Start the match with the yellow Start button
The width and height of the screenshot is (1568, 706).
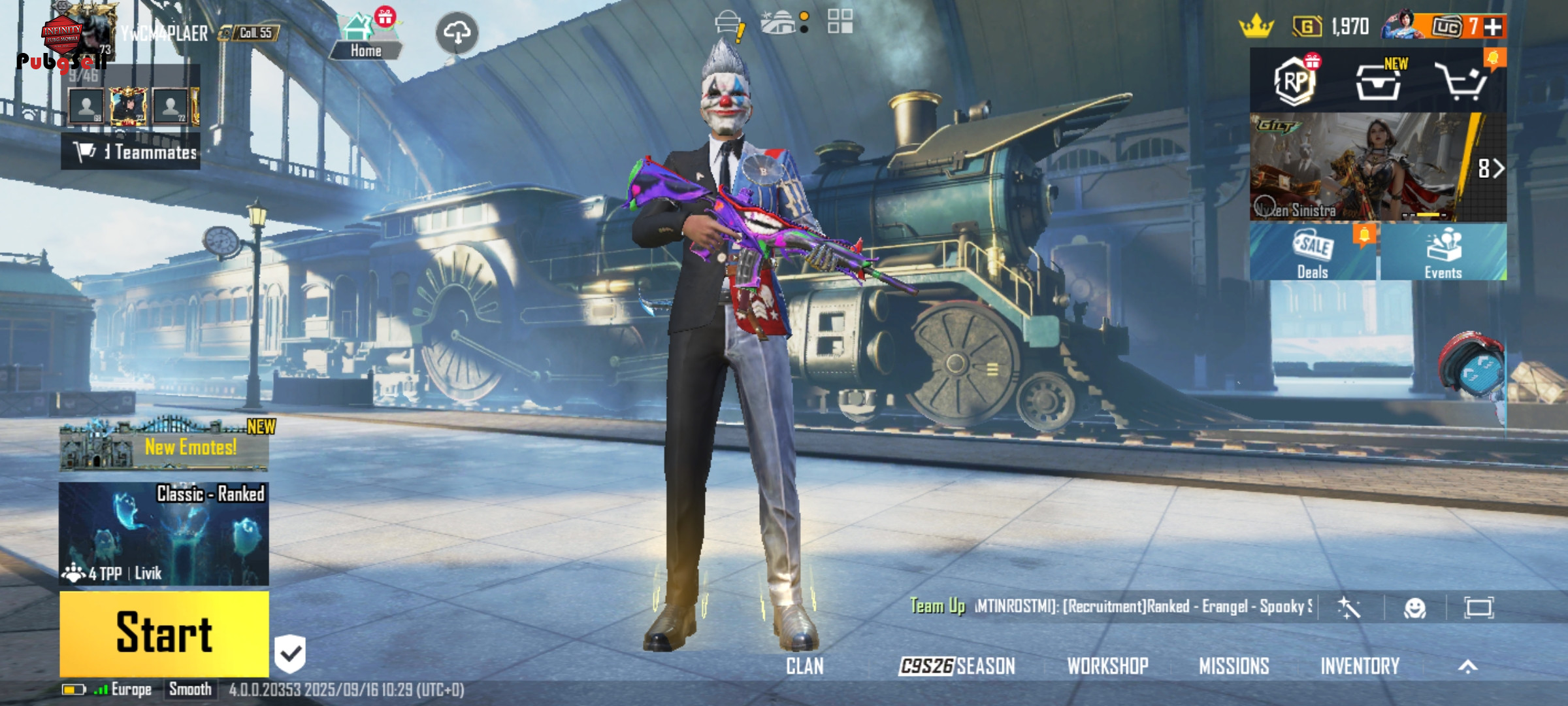click(x=164, y=633)
